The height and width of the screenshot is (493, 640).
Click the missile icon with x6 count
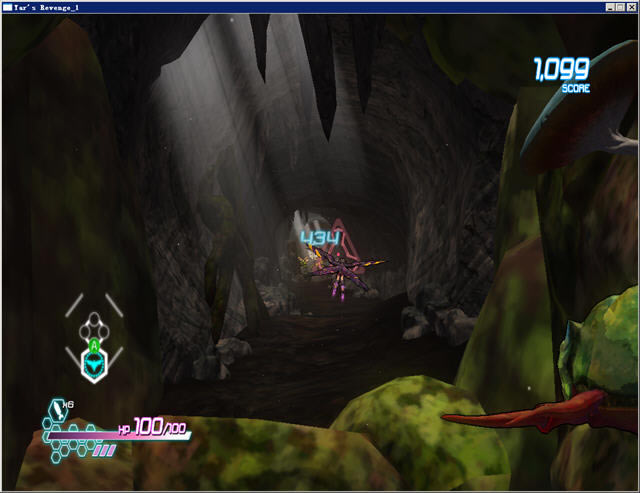point(56,408)
